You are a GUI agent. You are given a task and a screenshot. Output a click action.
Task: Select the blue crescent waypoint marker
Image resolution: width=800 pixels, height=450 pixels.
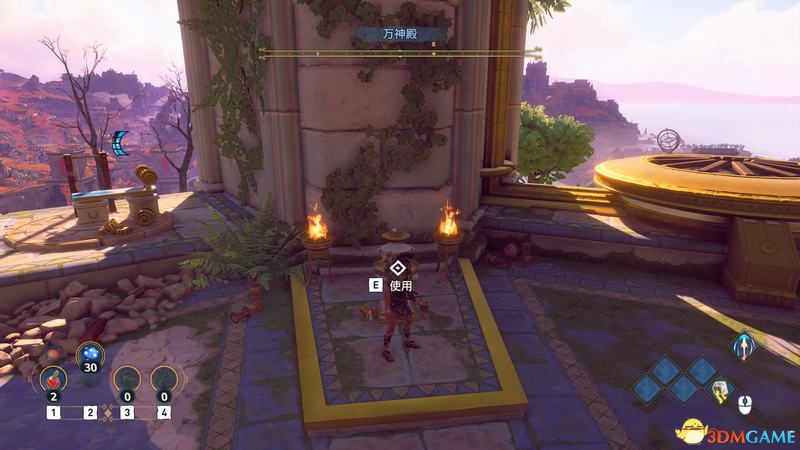[121, 145]
